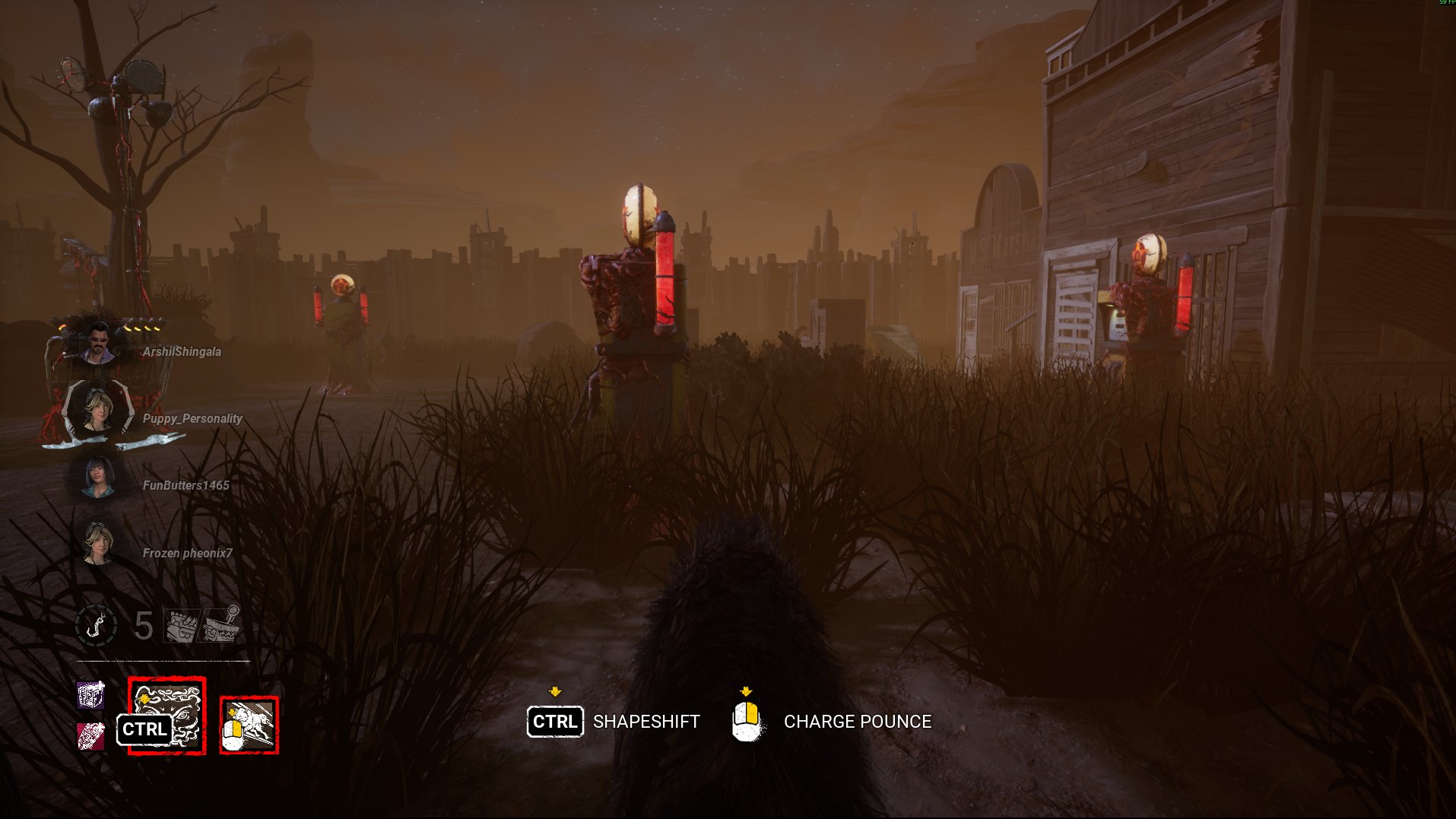Select the generator pistons objective icon
Screen dimensions: 1456x819
pos(181,626)
